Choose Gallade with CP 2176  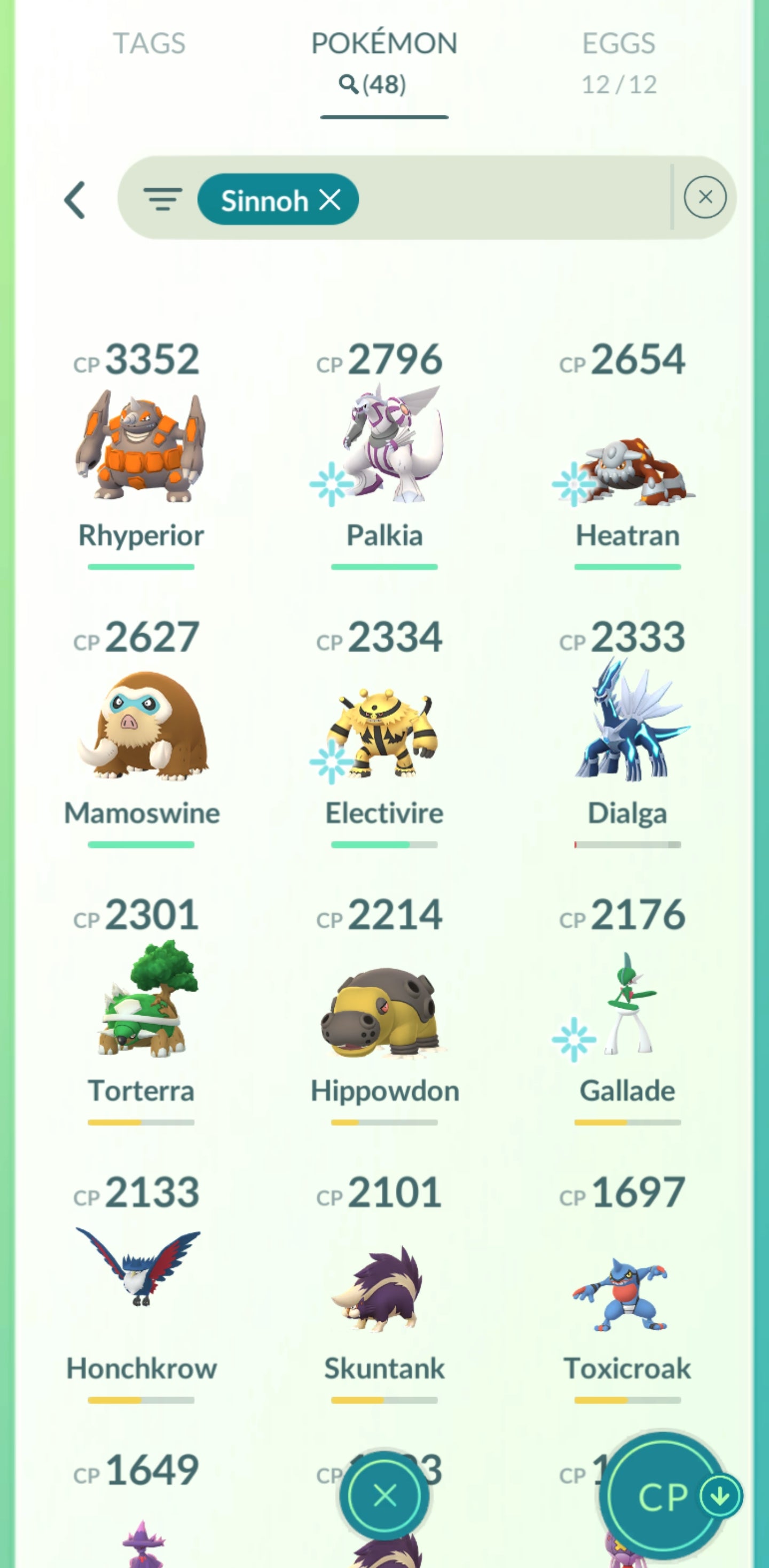point(627,1004)
